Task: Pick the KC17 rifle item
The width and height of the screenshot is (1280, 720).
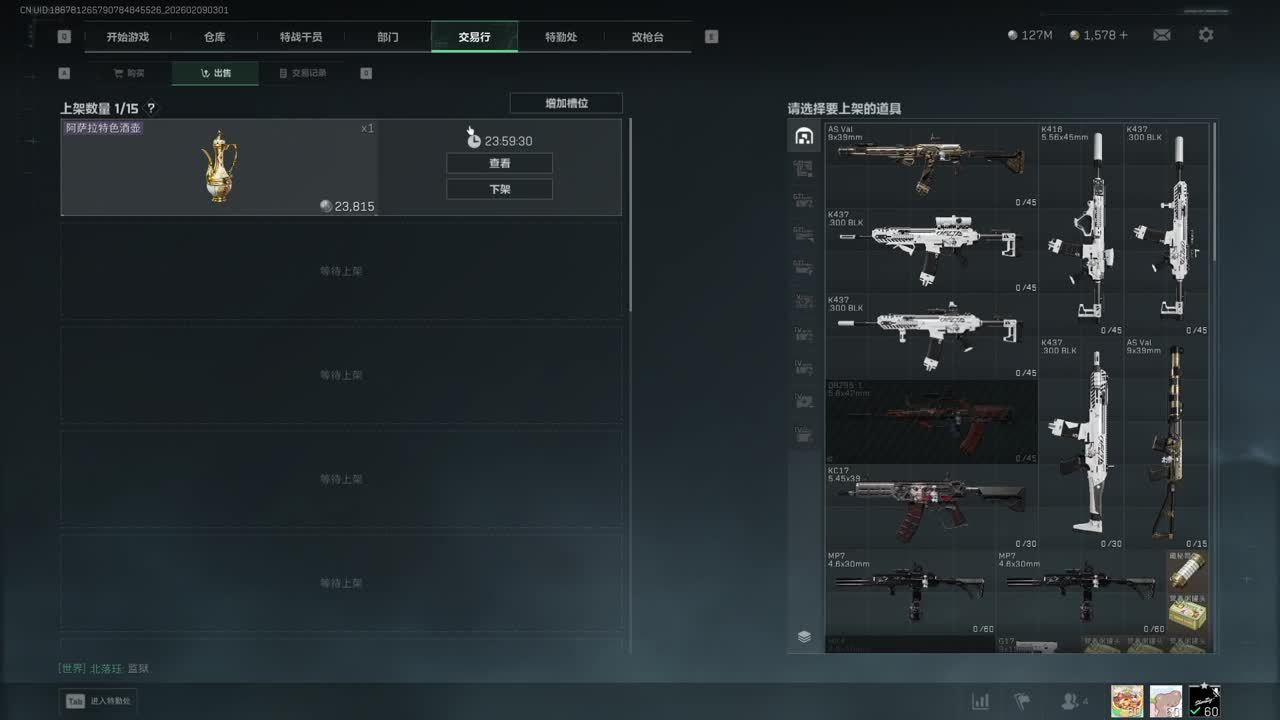Action: 931,506
